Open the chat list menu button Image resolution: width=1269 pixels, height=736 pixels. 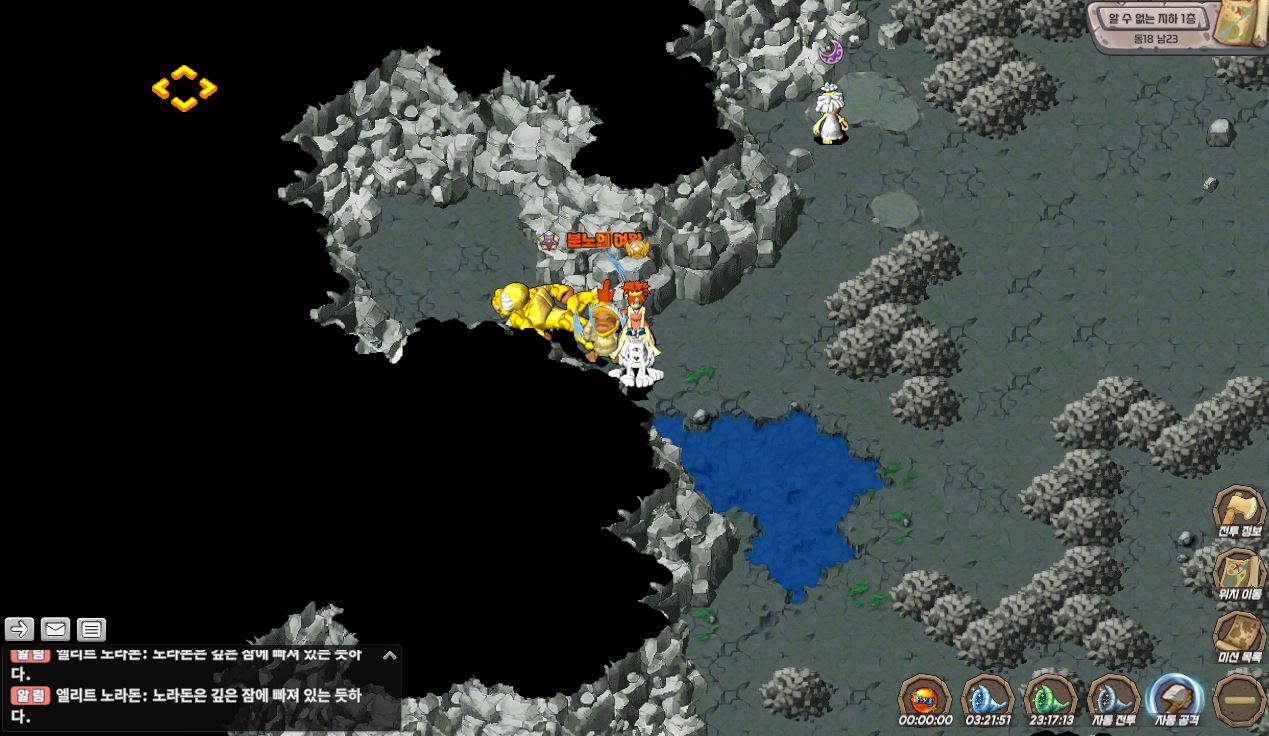(x=91, y=629)
